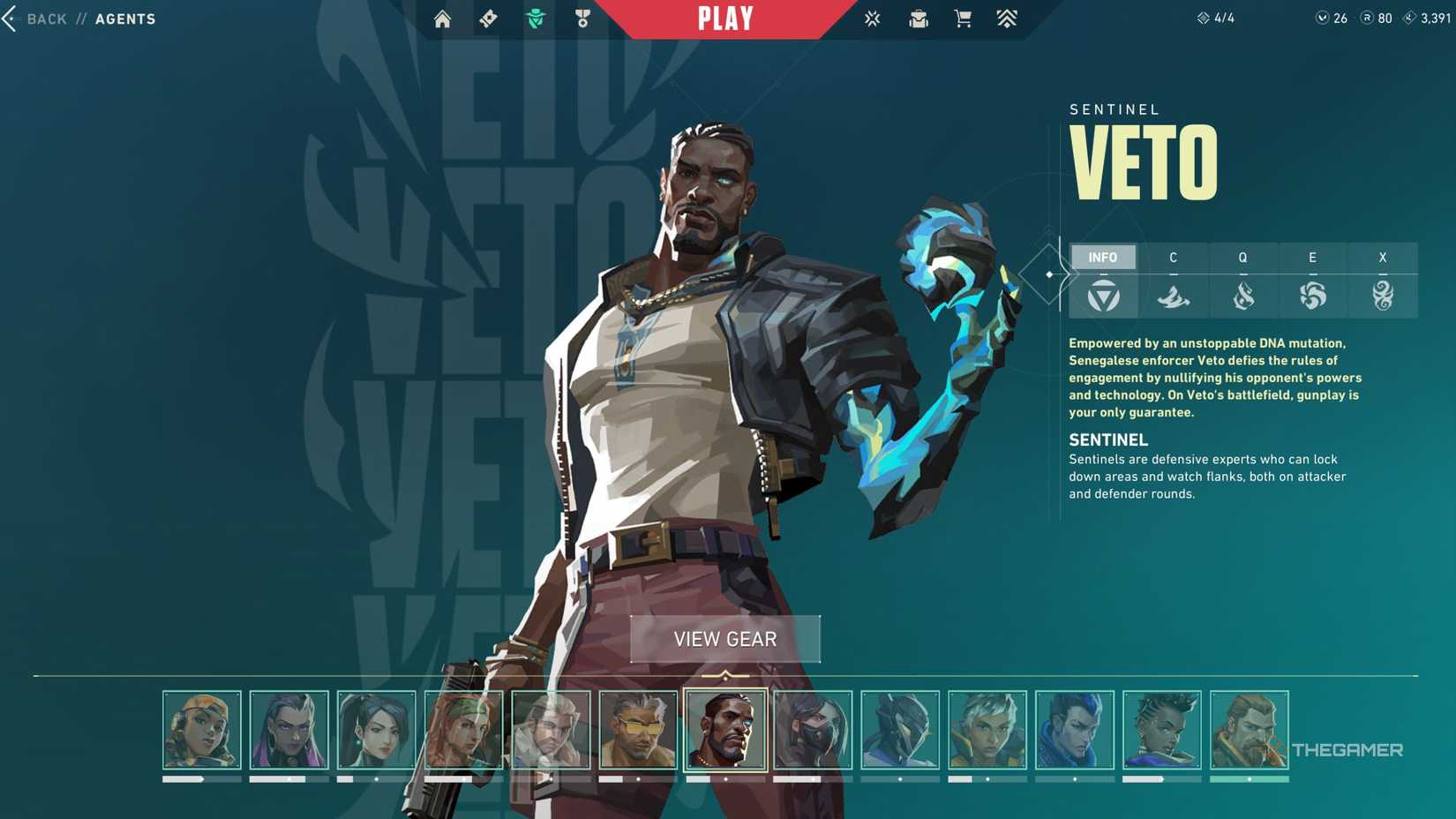Open the Battlepass ticket icon
Screen dimensions: 1456x819
tap(488, 19)
